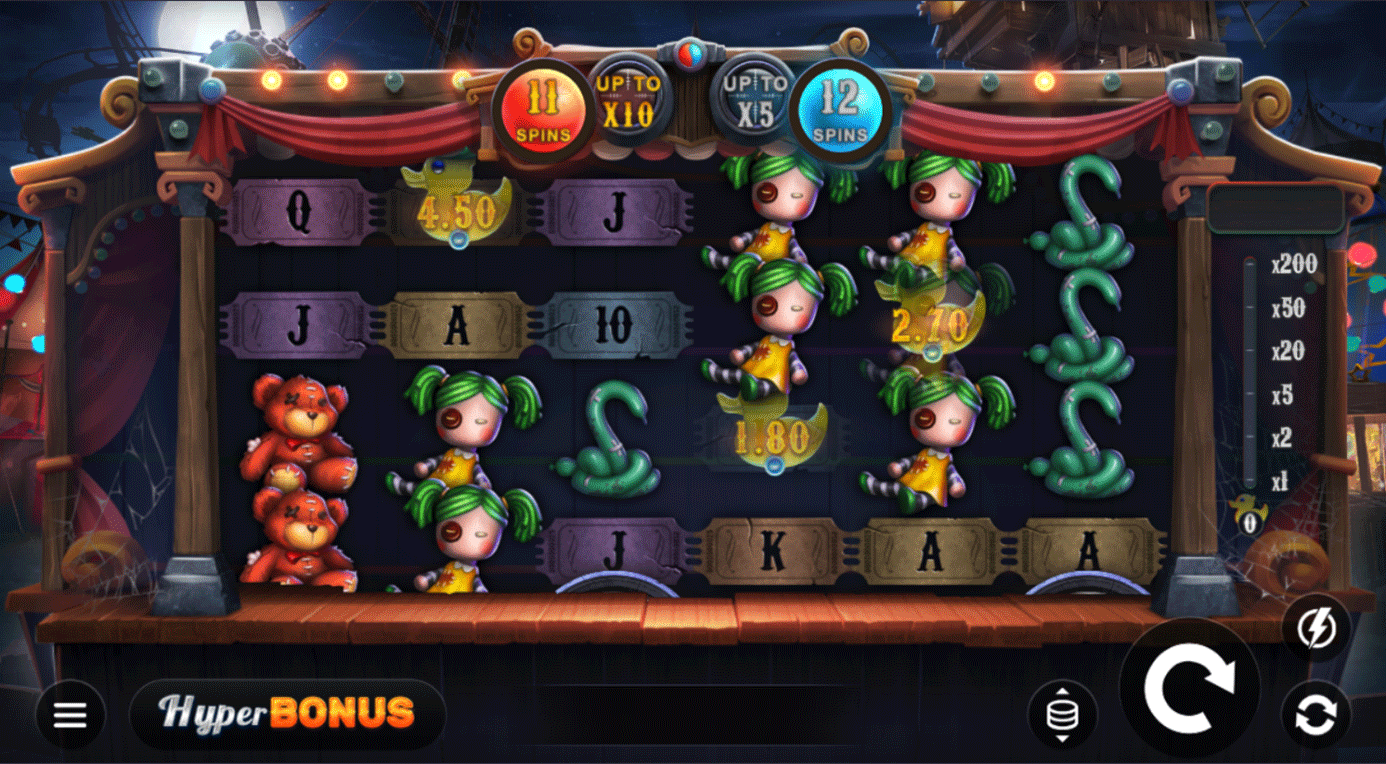Open the hamburger menu

(x=70, y=714)
